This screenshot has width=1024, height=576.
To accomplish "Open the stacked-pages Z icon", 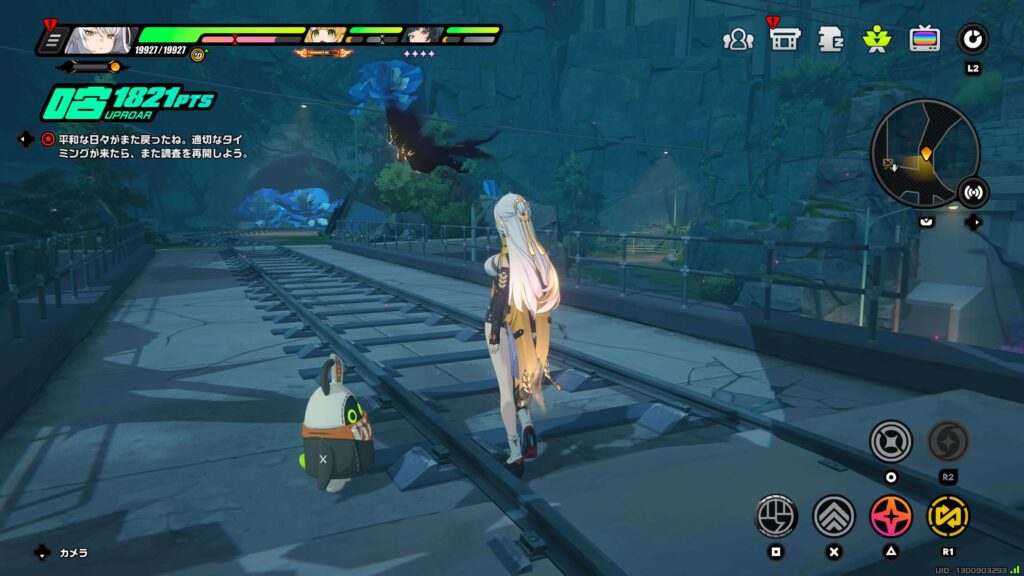I will (x=830, y=39).
